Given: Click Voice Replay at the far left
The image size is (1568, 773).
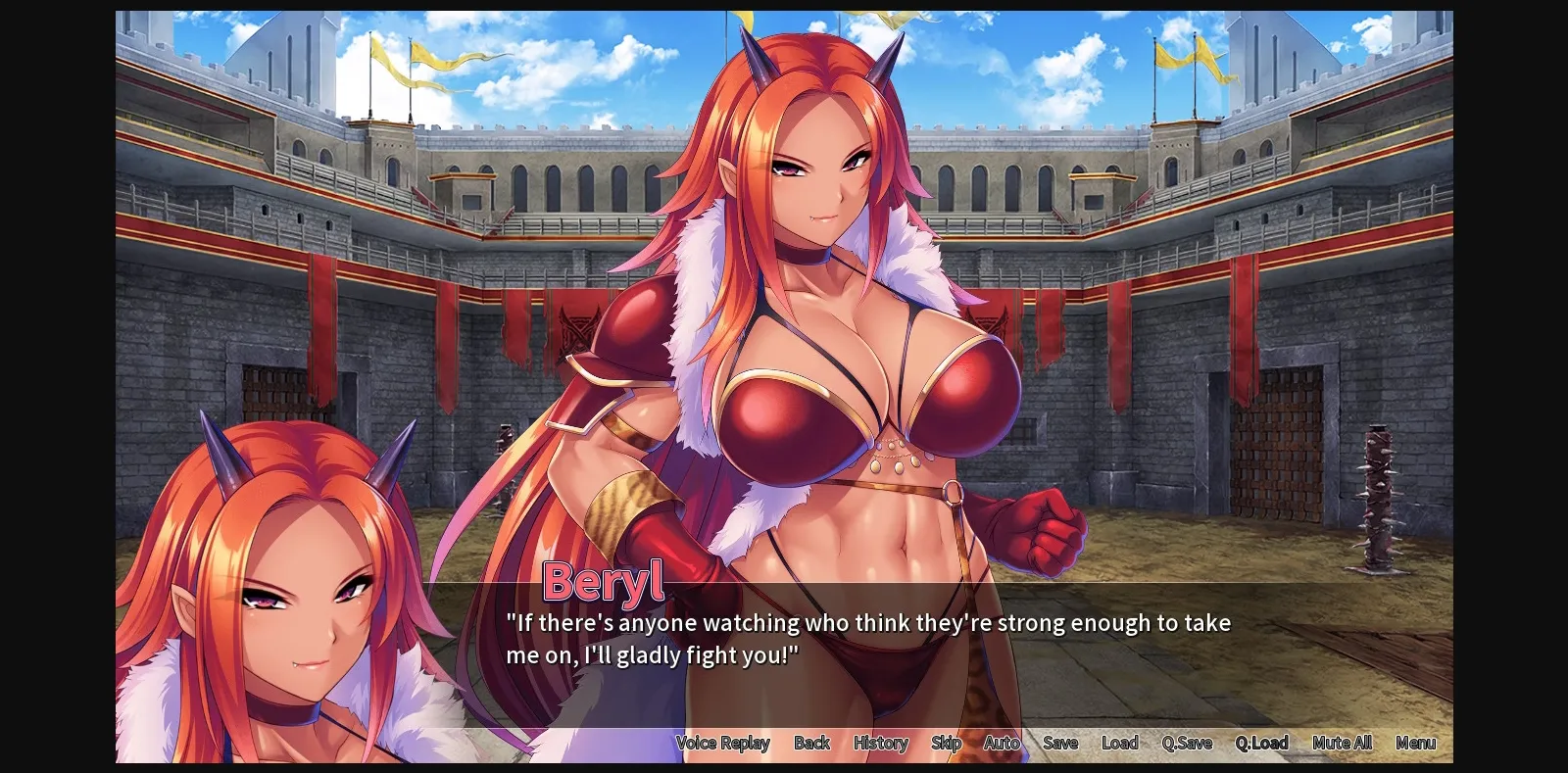Looking at the screenshot, I should pos(724,743).
